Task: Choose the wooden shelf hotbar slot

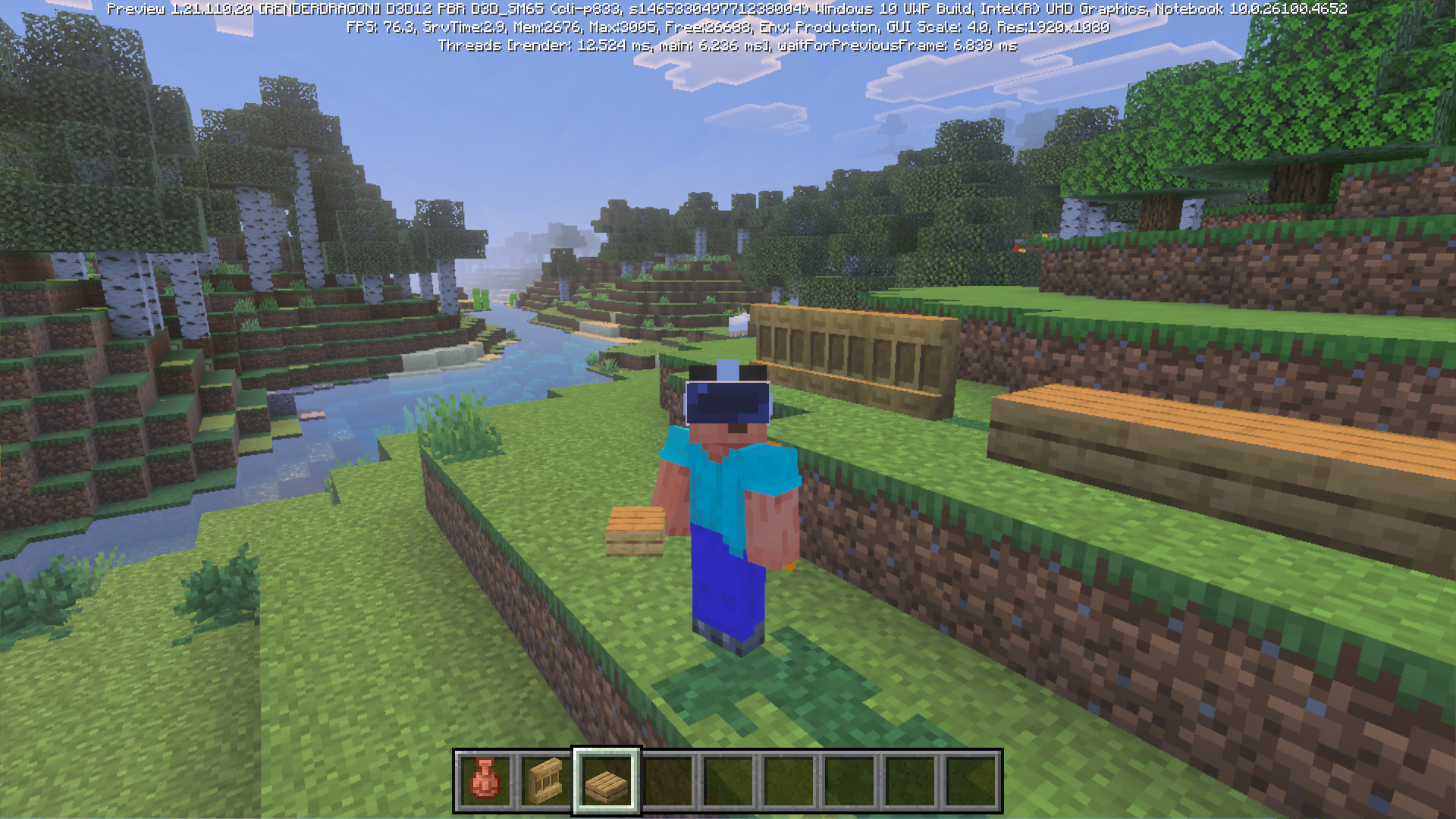Action: (546, 780)
